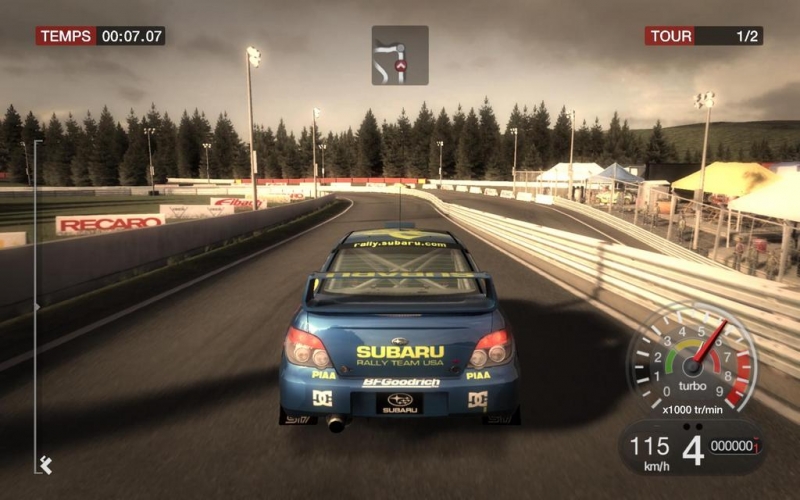Click the track minimap
Screen dimensions: 800x500
pyautogui.click(x=400, y=55)
